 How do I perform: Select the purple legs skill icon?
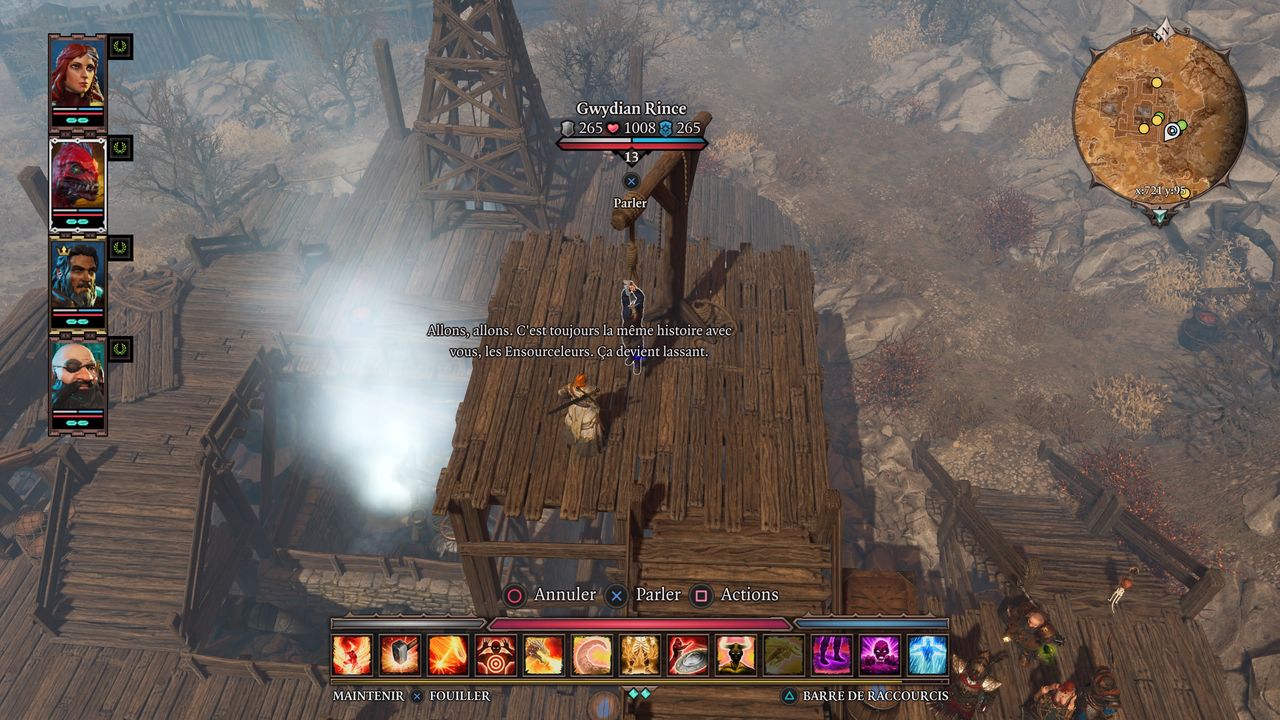point(832,655)
